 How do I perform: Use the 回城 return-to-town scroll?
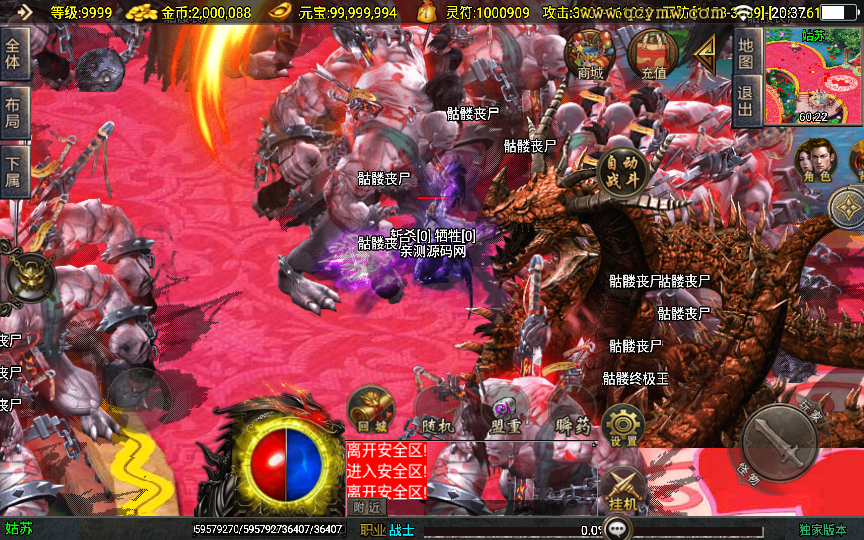(370, 410)
